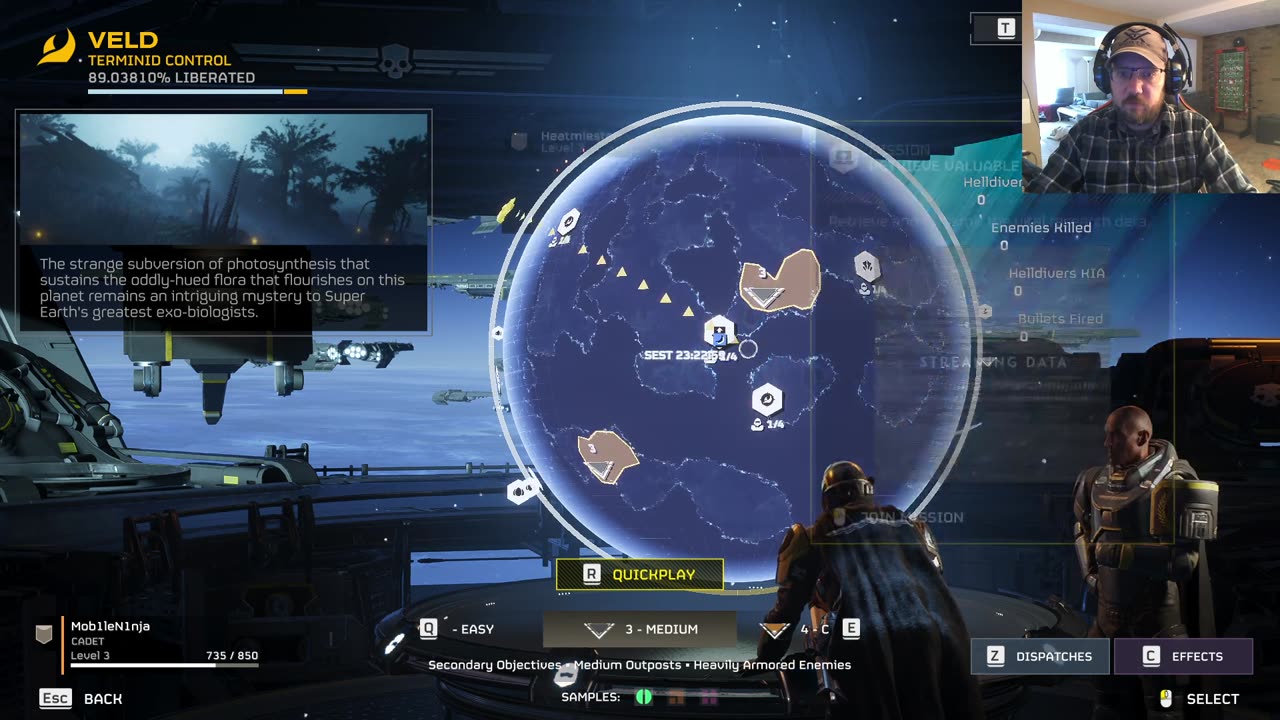Viewport: 1280px width, 720px height.
Task: Show the planet Effects
Action: pos(1183,656)
